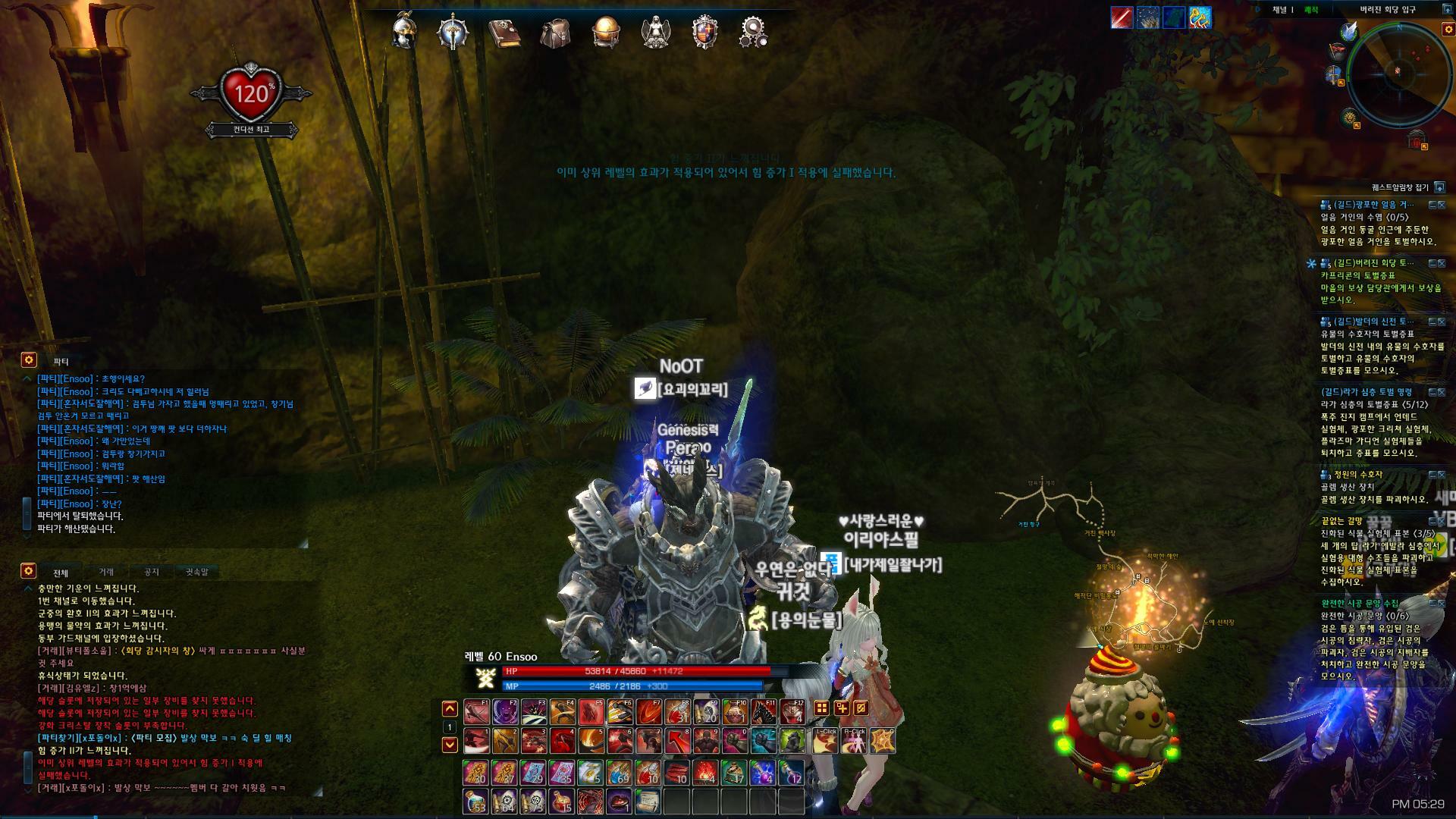Use the F10 potion bottle slot

click(733, 712)
